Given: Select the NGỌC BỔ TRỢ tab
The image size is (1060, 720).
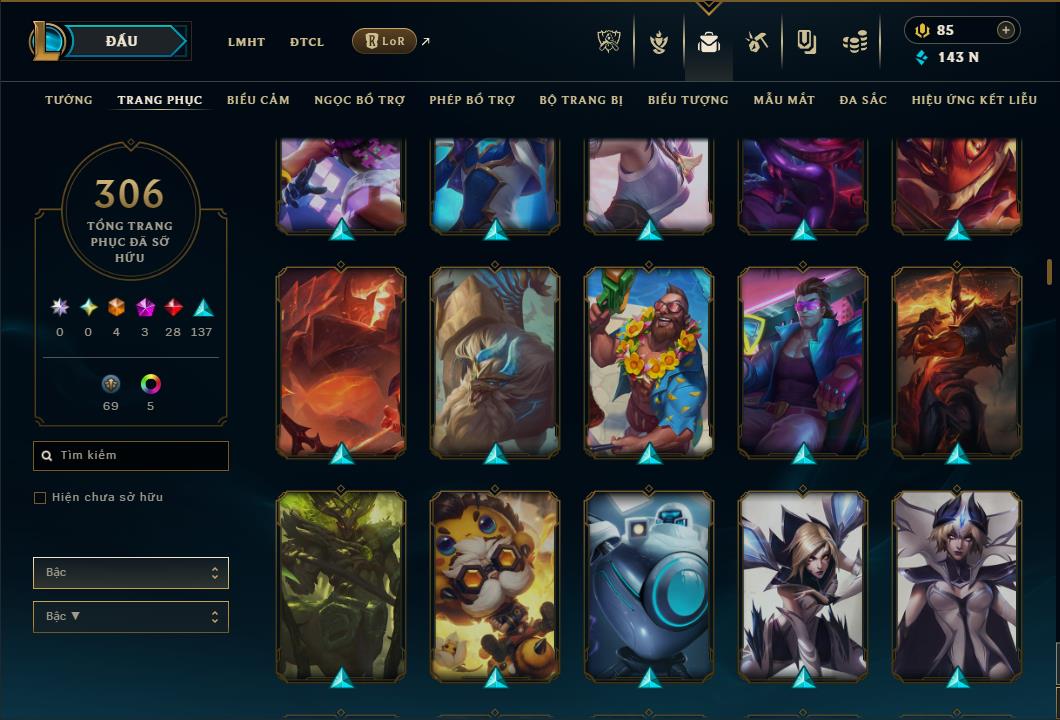Looking at the screenshot, I should (359, 100).
